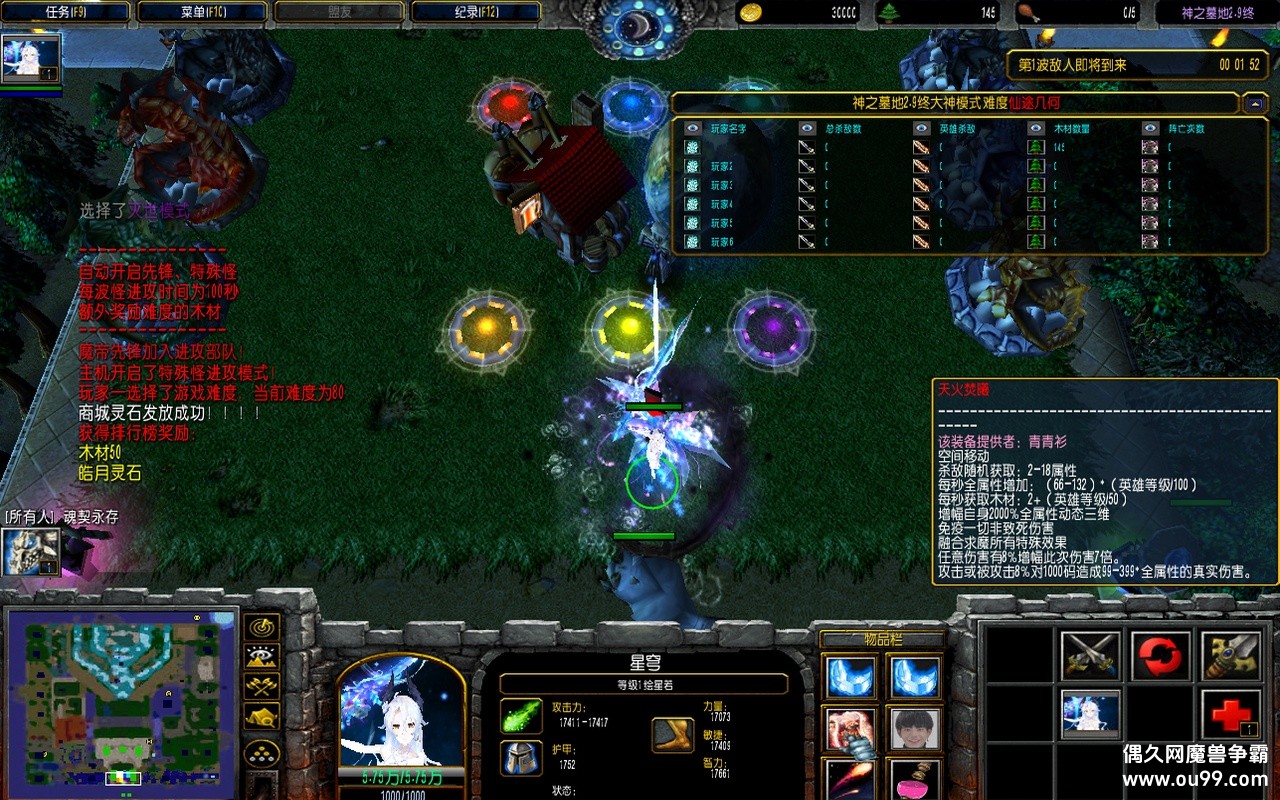Toggle creep camp display on the minimap
1280x800 pixels.
(262, 716)
